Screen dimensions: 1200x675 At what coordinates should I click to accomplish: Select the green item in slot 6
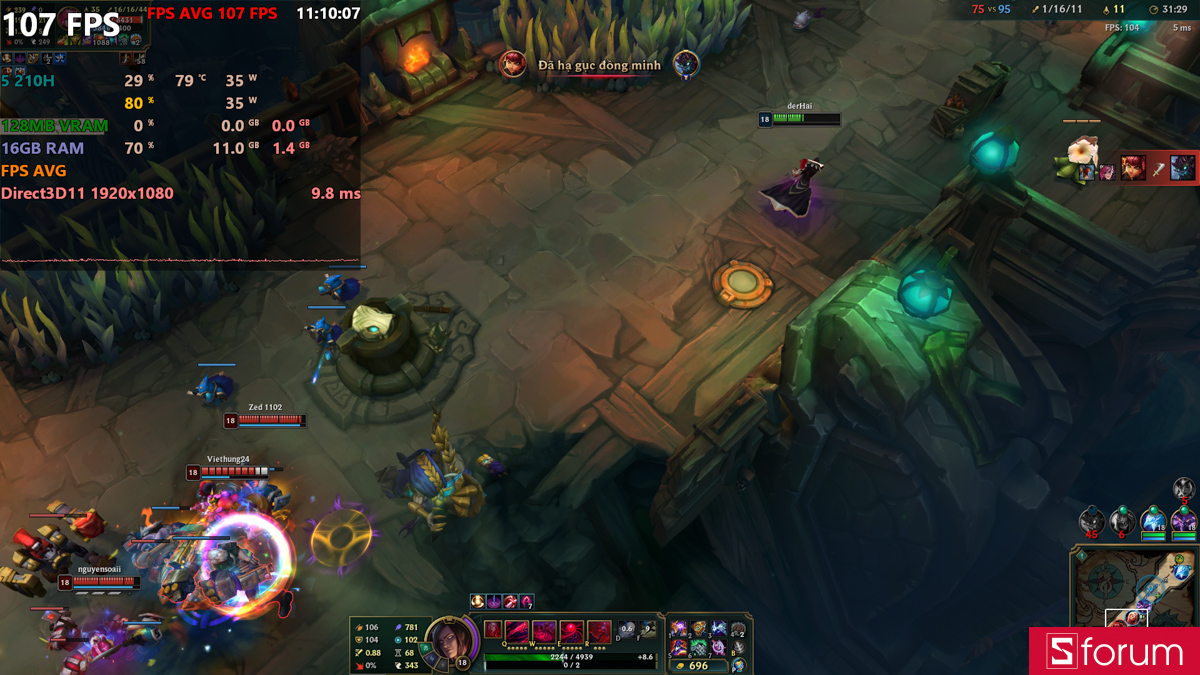(x=699, y=647)
